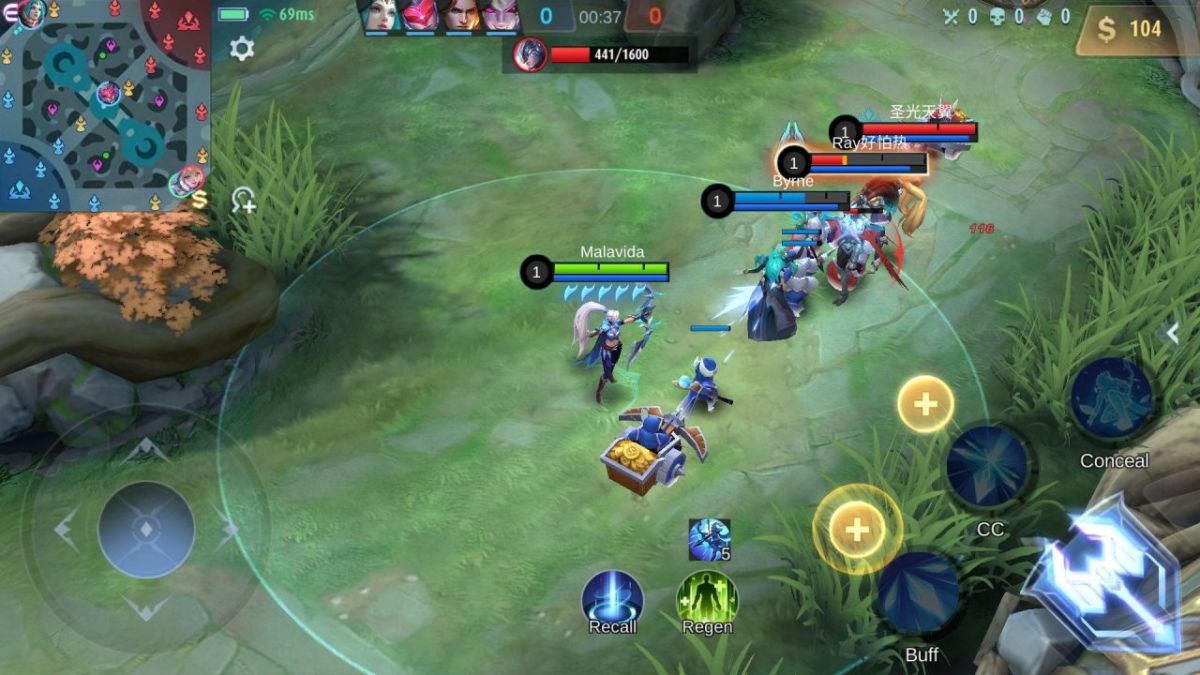This screenshot has width=1200, height=675.
Task: Activate the Conceal ultimate skill
Action: tap(1111, 399)
